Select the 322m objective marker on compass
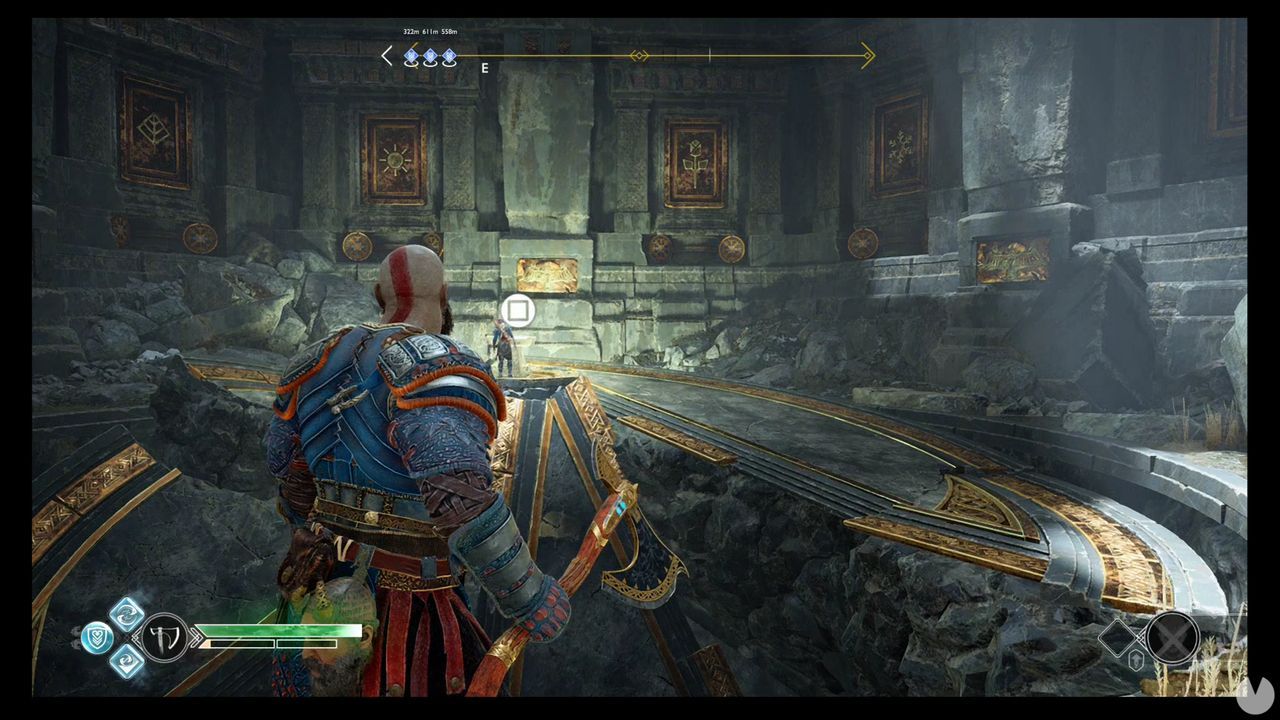This screenshot has height=720, width=1280. click(x=411, y=55)
